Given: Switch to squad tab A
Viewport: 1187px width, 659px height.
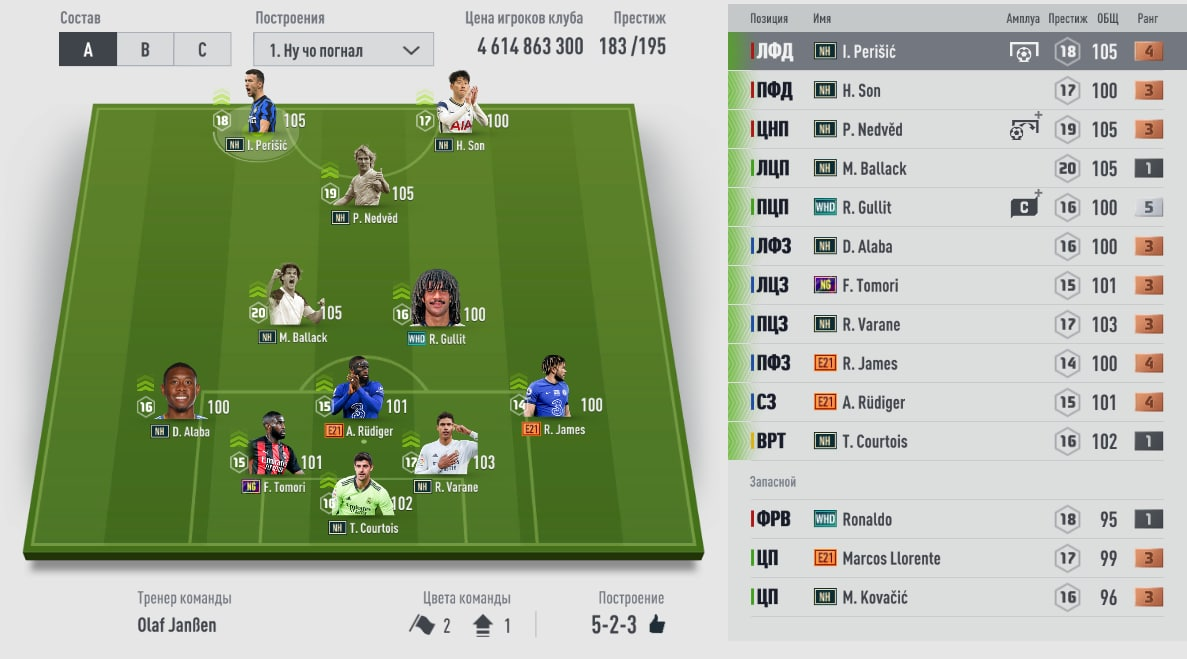Looking at the screenshot, I should point(88,50).
